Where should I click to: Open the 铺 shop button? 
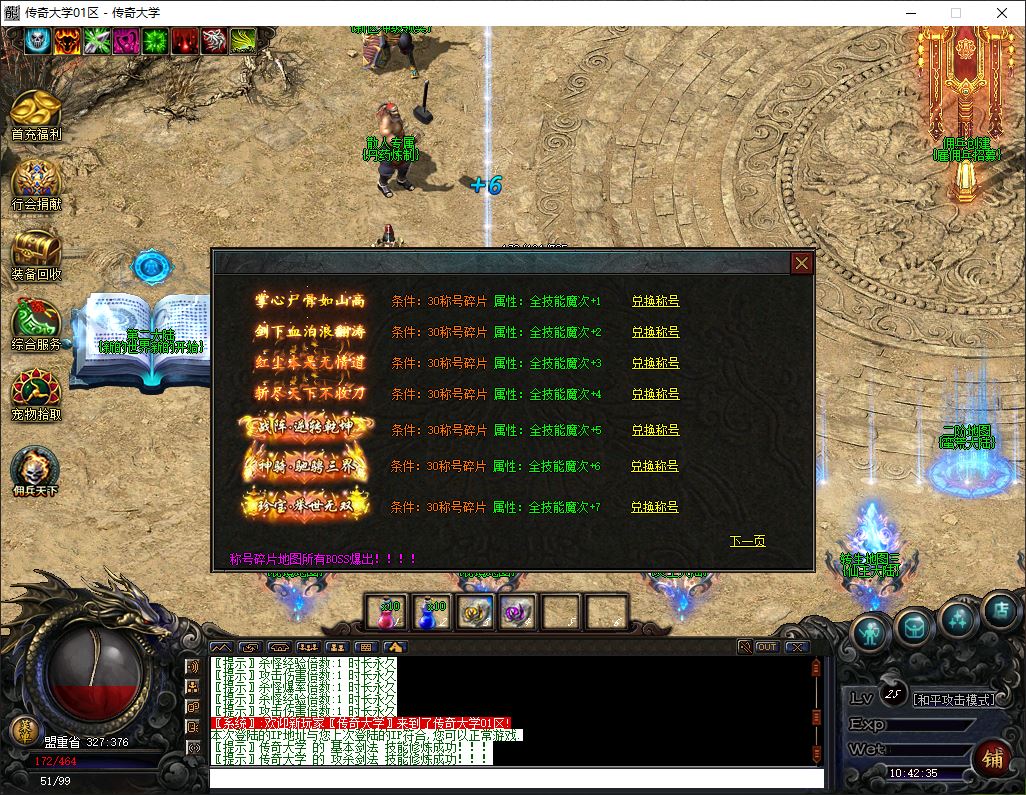click(x=993, y=757)
